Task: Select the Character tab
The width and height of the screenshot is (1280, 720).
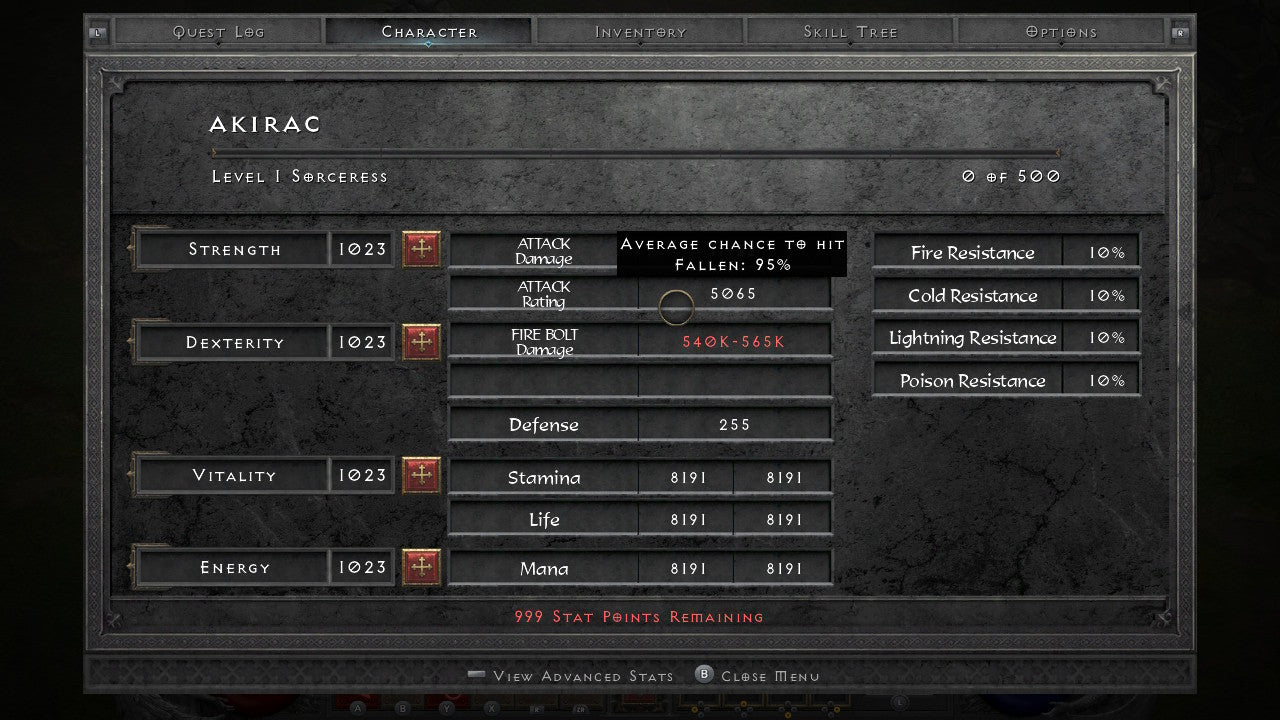Action: (428, 31)
